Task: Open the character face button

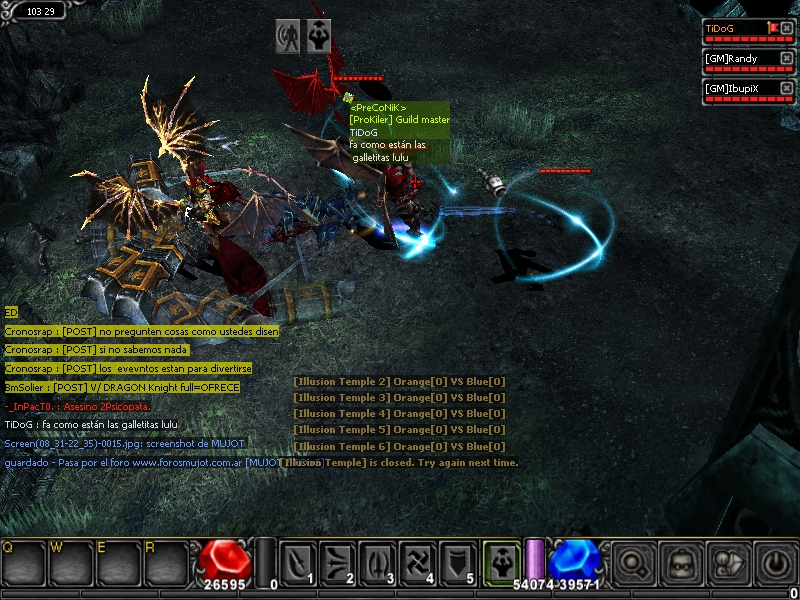Action: pos(680,562)
